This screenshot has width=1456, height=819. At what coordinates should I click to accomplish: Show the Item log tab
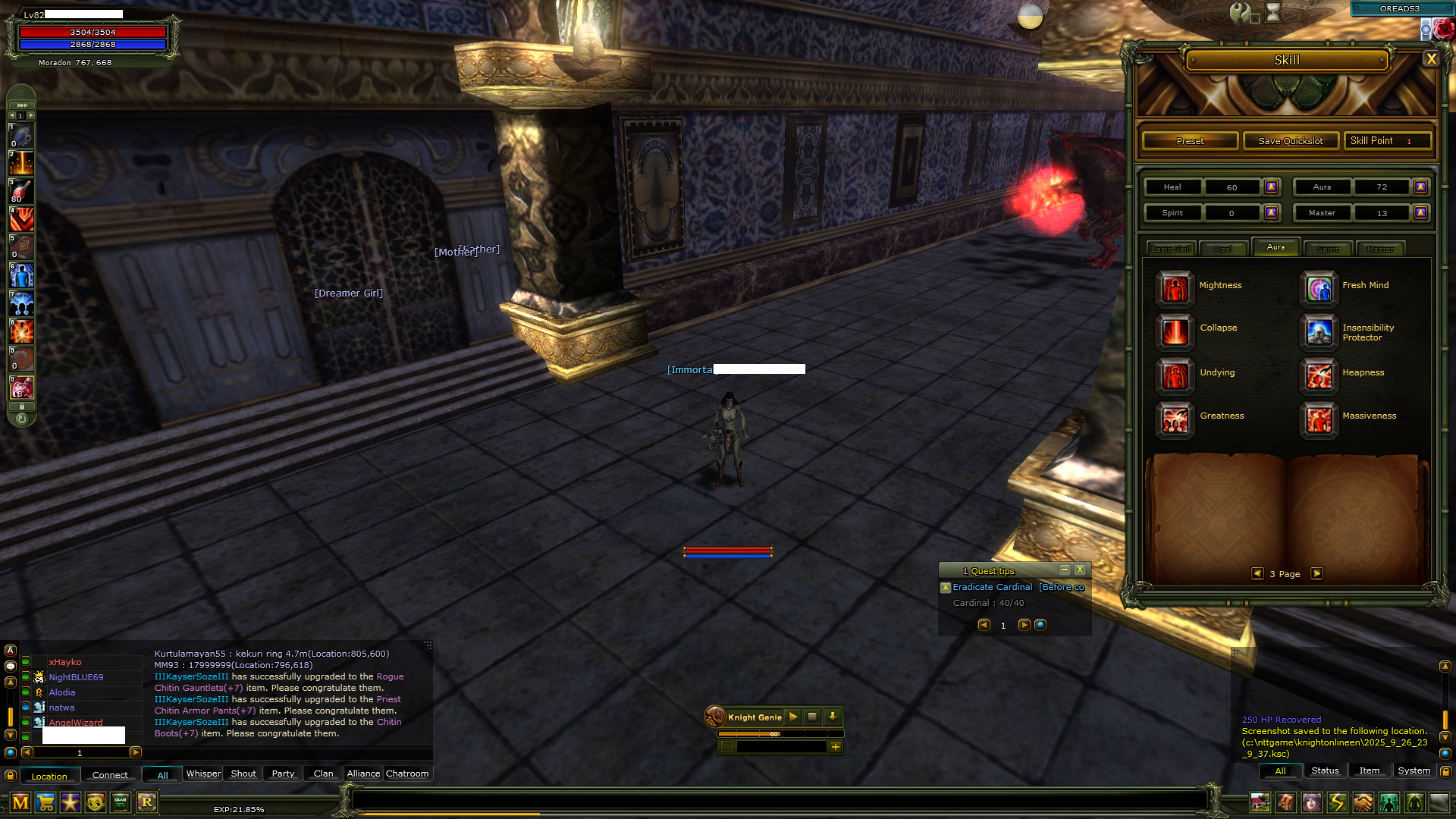(x=1369, y=770)
